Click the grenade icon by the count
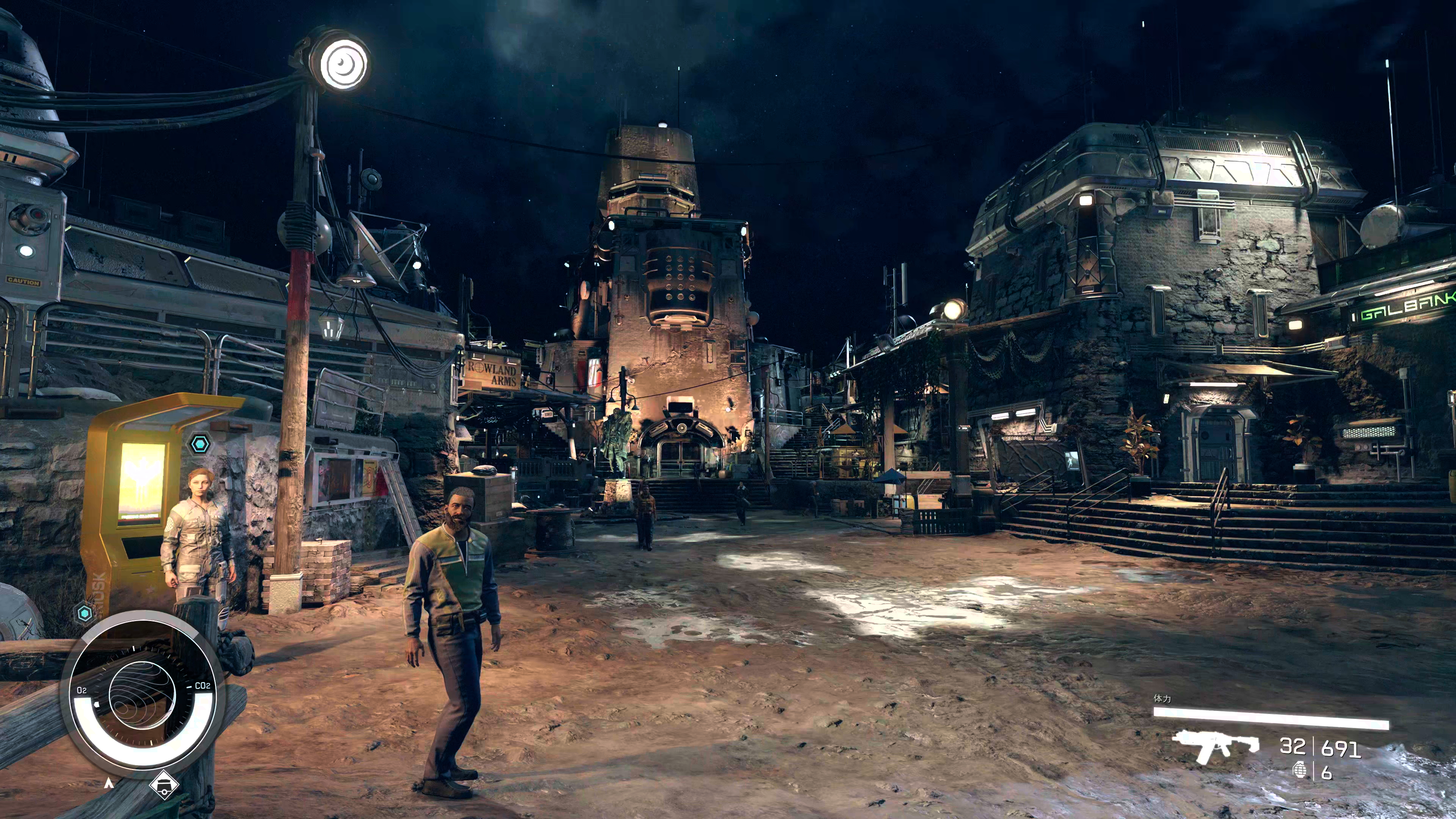The image size is (1456, 819). click(x=1299, y=772)
